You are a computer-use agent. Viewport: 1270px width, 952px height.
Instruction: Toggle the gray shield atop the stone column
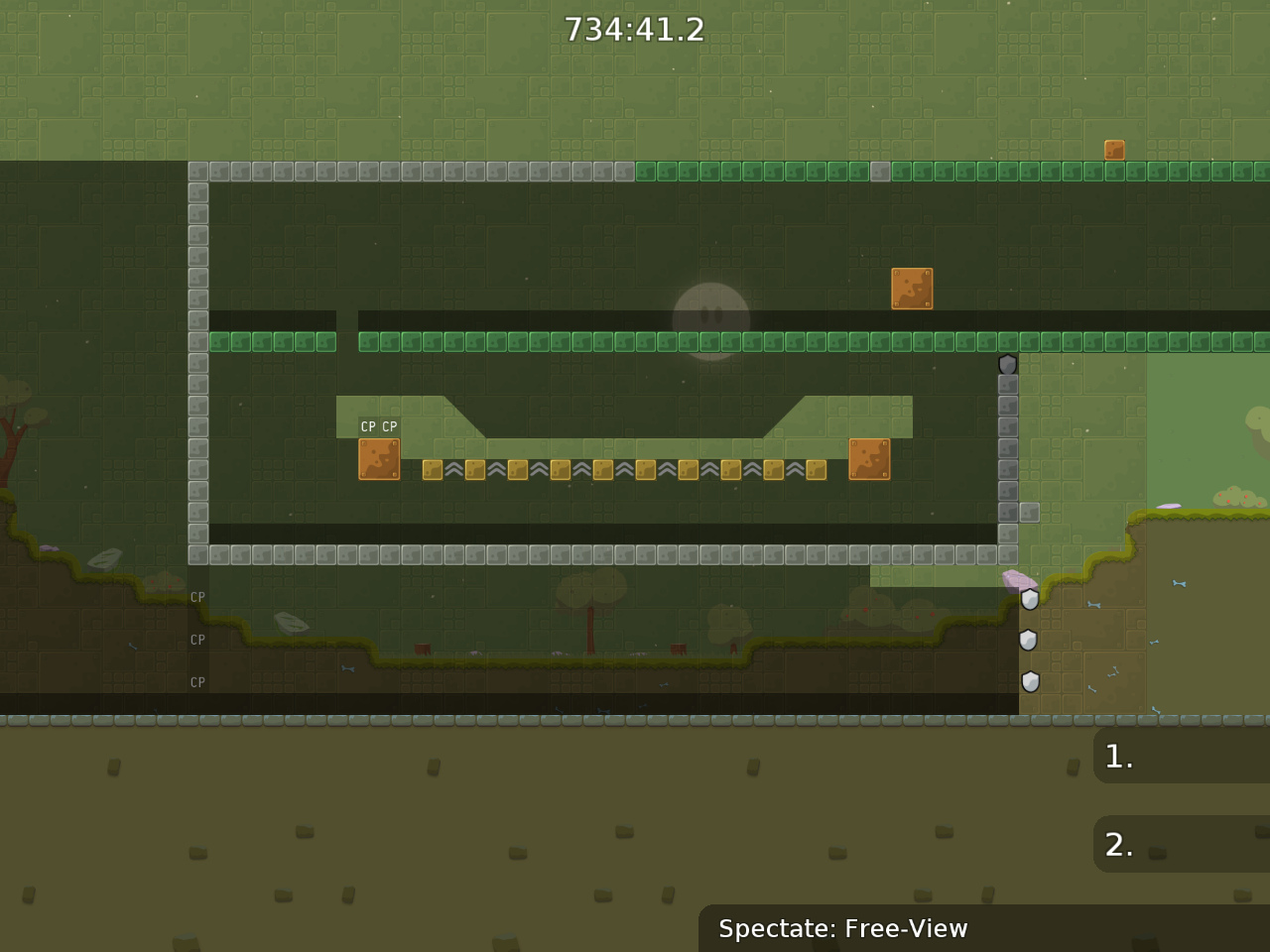(x=1009, y=363)
